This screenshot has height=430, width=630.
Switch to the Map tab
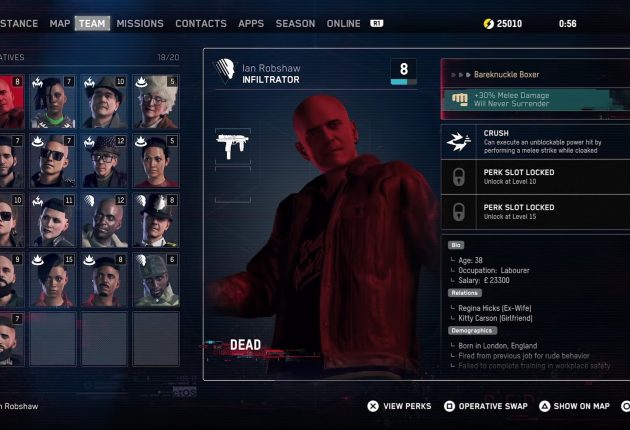coord(60,23)
